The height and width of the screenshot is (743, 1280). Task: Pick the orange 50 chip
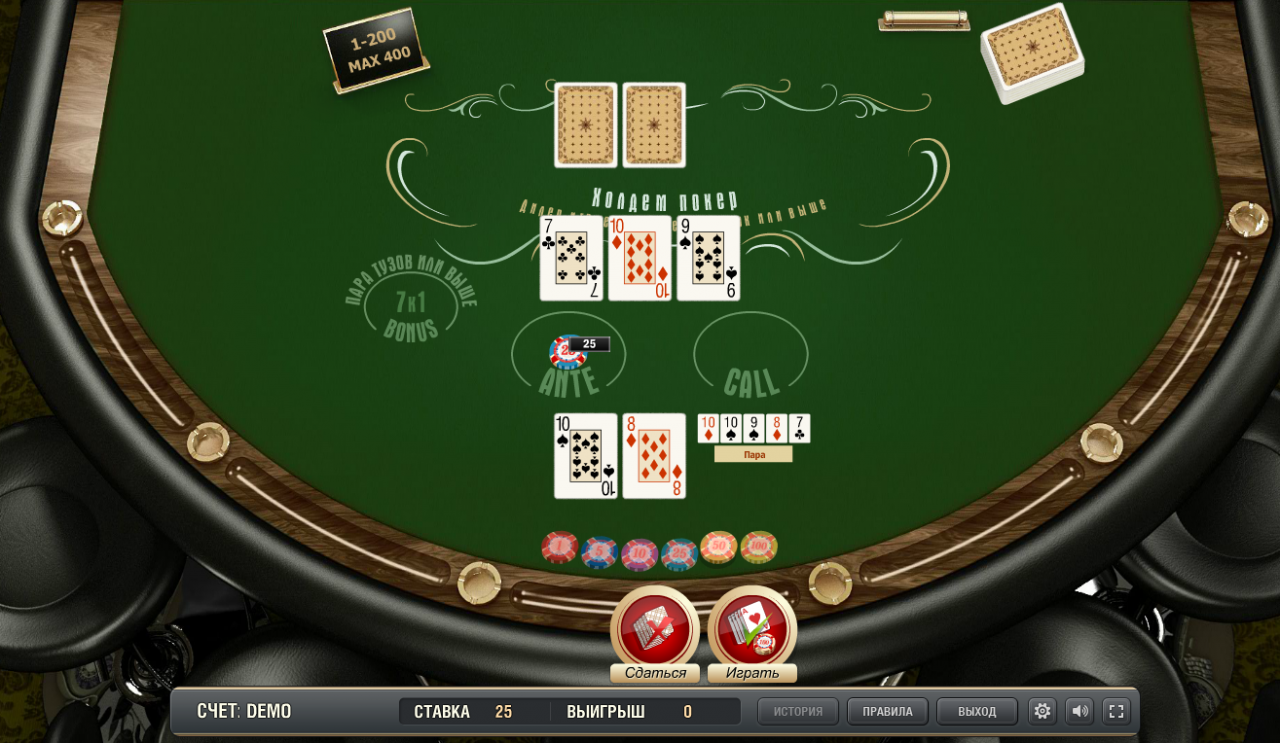coord(719,547)
